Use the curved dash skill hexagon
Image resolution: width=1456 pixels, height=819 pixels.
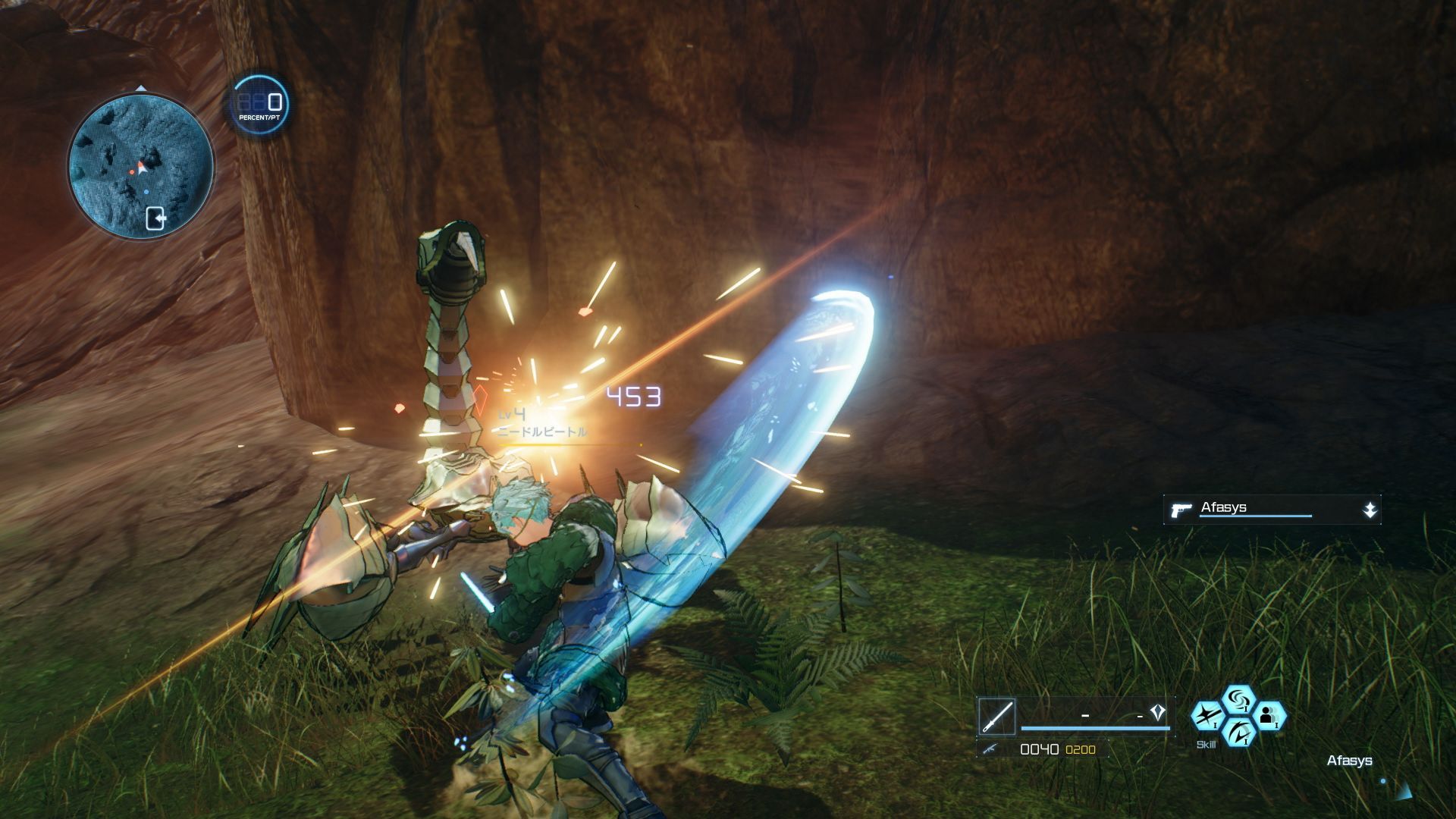point(1238,733)
